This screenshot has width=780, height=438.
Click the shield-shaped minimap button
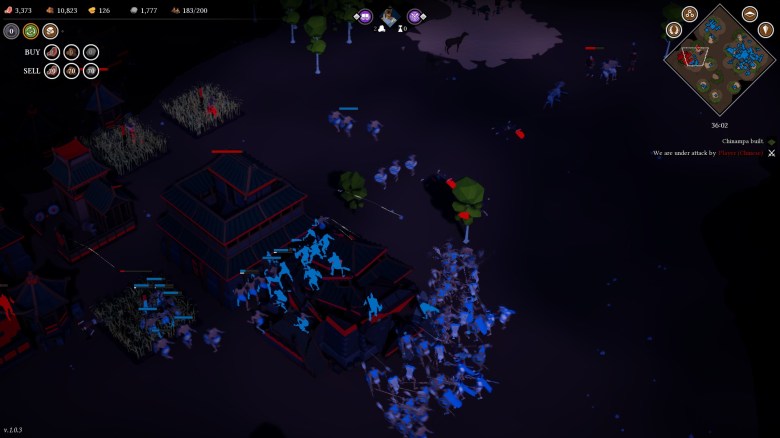point(766,30)
